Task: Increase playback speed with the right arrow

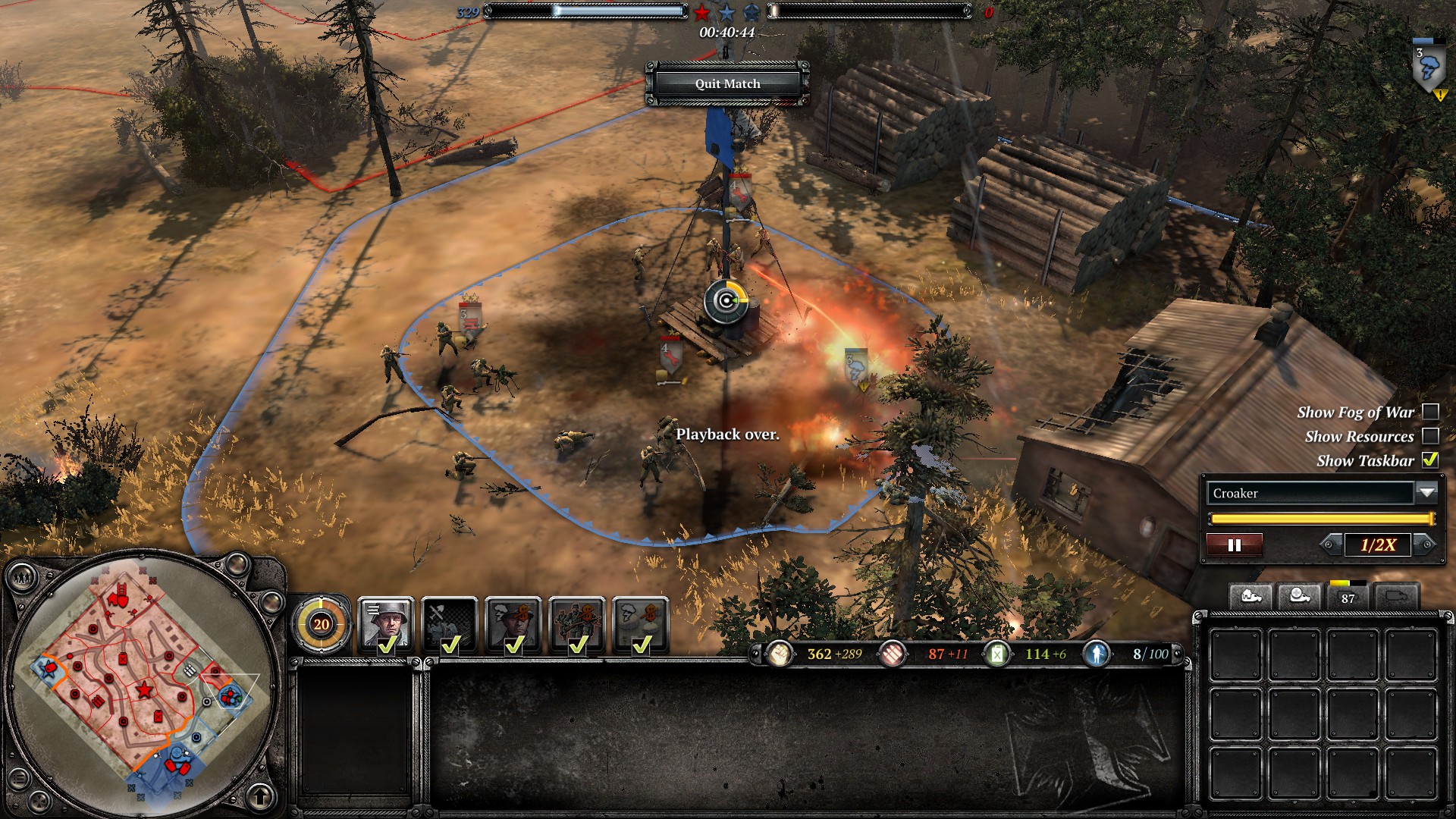Action: 1426,544
